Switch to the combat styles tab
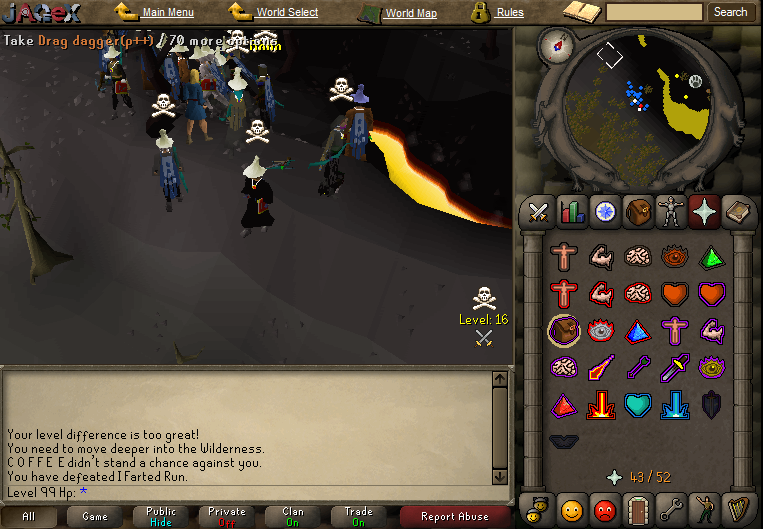 [539, 211]
